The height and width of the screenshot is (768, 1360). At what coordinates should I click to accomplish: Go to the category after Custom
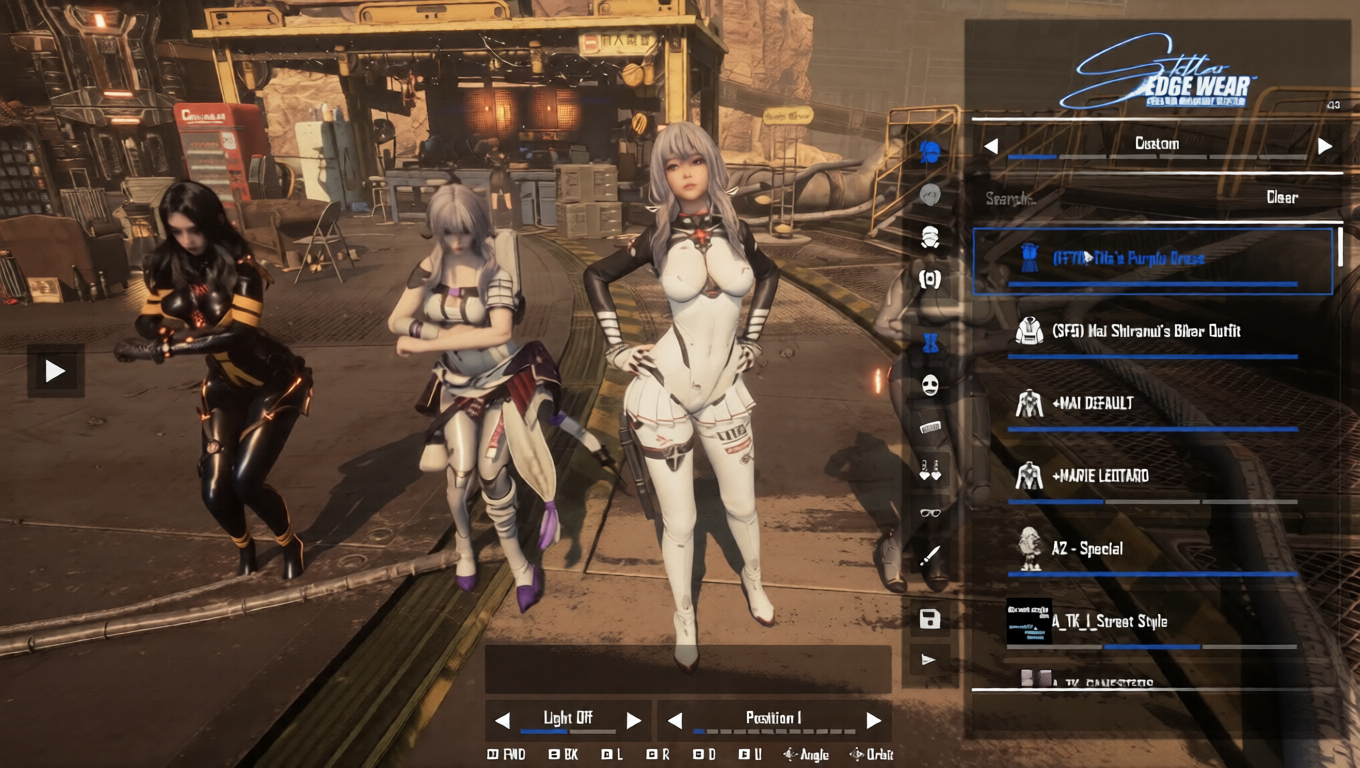[x=1325, y=146]
